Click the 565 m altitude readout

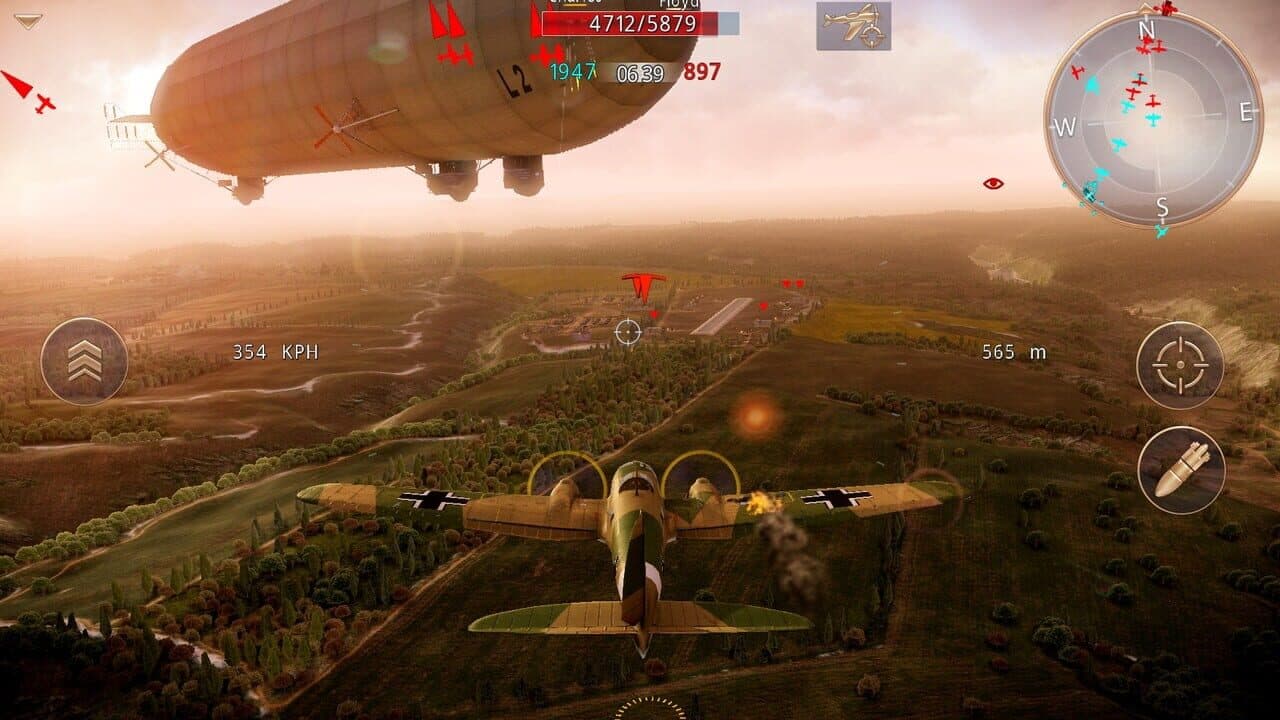point(1015,351)
